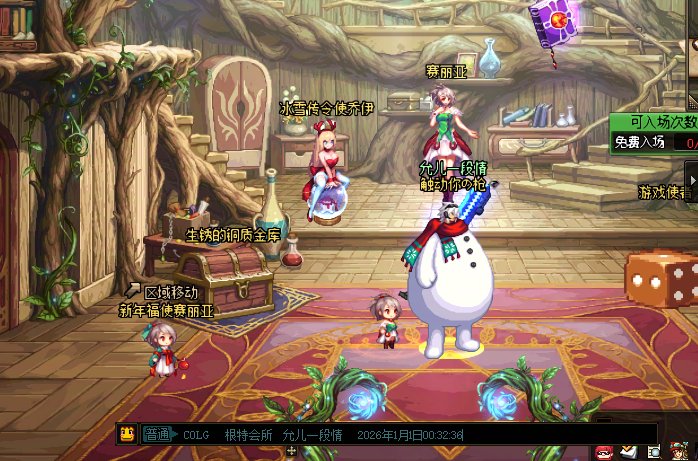Click the red face icon in bottom bar
The image size is (698, 461).
(605, 452)
